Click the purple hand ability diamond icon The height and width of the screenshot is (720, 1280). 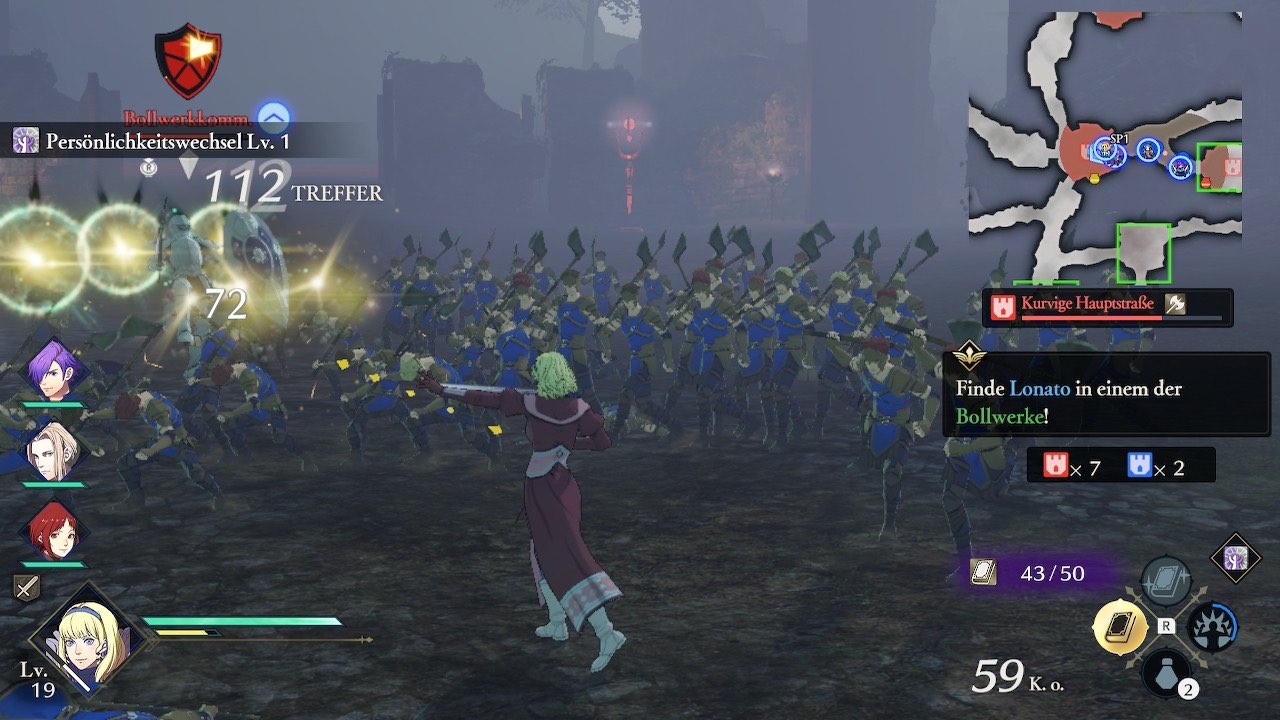tap(1236, 557)
